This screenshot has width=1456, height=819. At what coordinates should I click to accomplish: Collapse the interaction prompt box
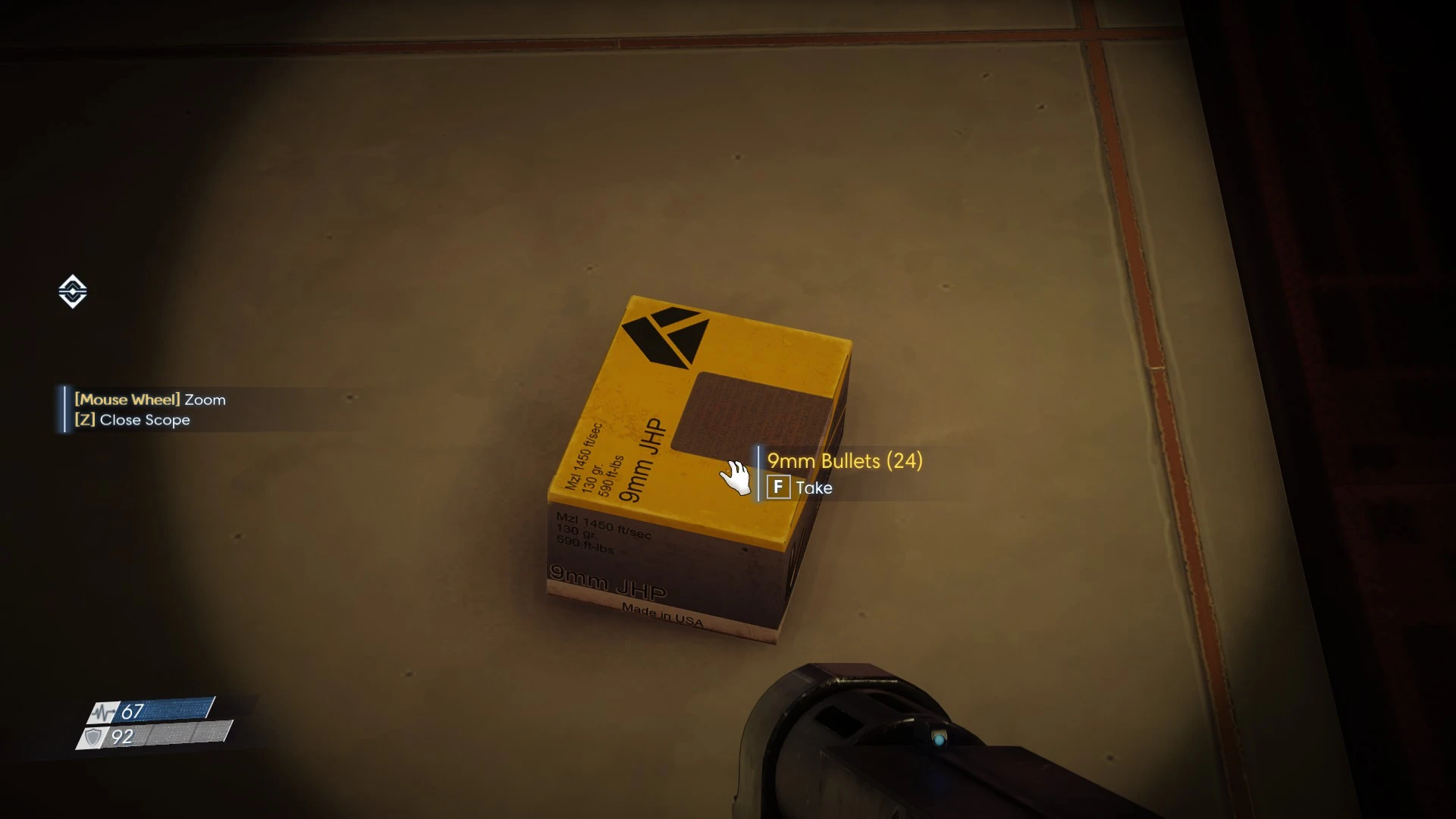[x=842, y=474]
